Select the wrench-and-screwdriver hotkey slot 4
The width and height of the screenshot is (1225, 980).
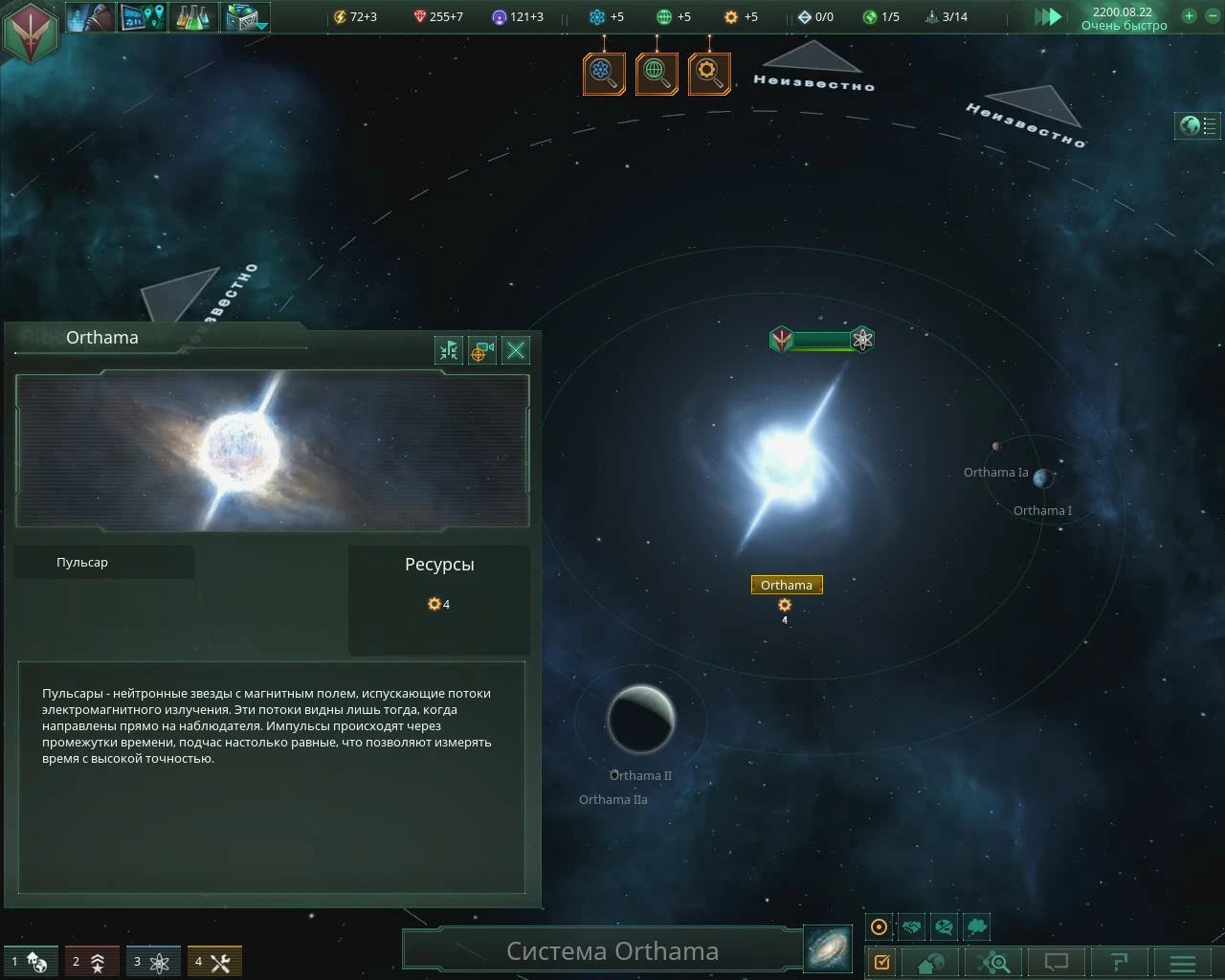[214, 961]
